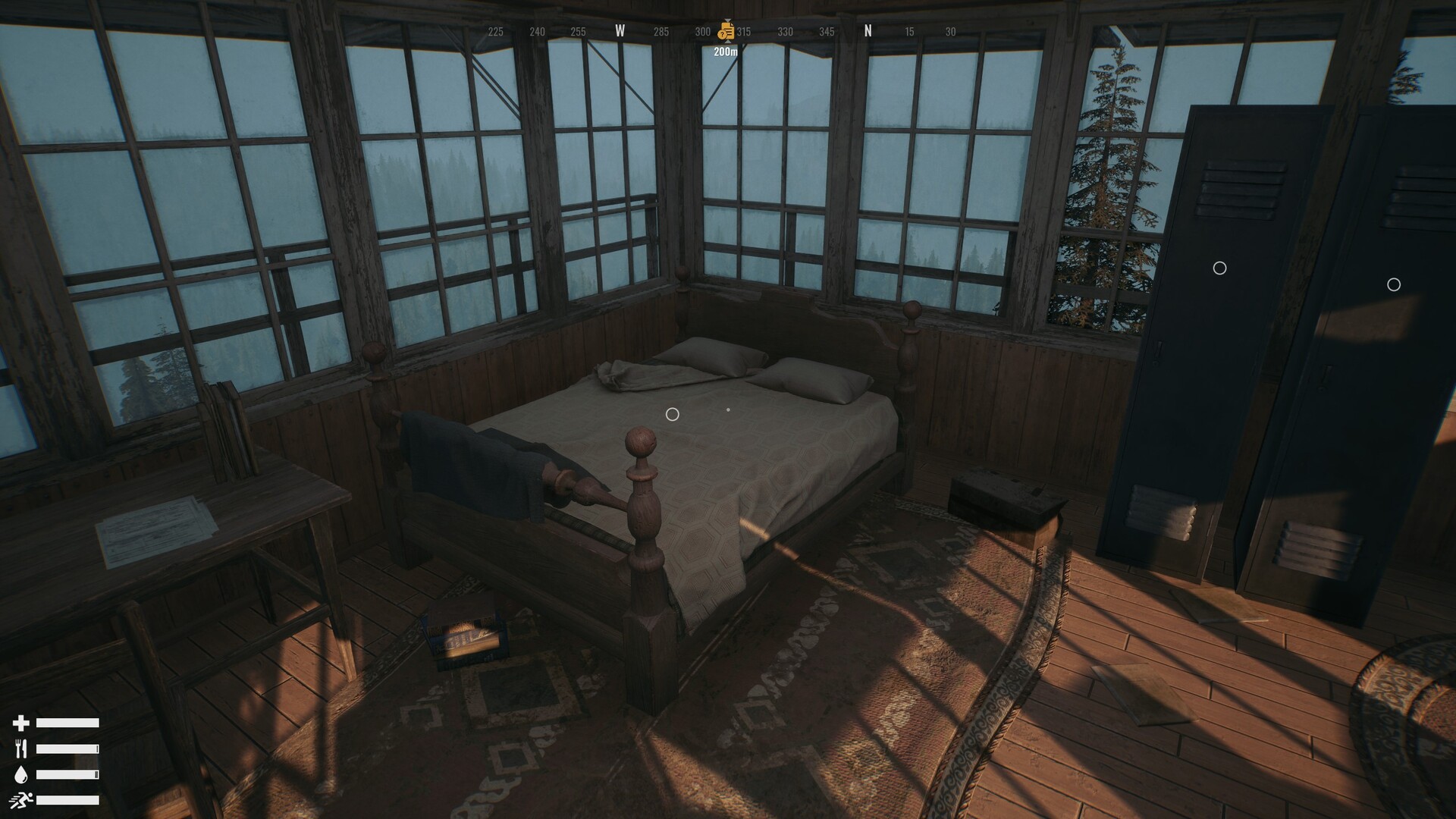
Task: Click the 200m distance label
Action: tap(726, 52)
